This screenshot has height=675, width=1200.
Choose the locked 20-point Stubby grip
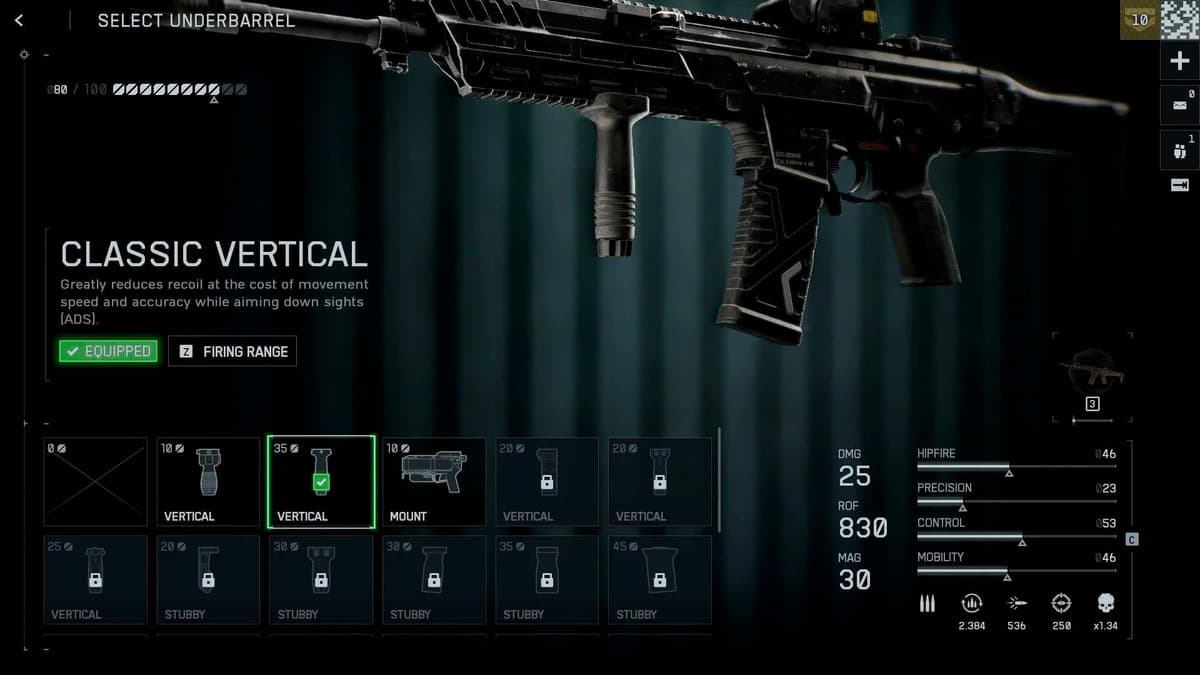click(x=208, y=580)
